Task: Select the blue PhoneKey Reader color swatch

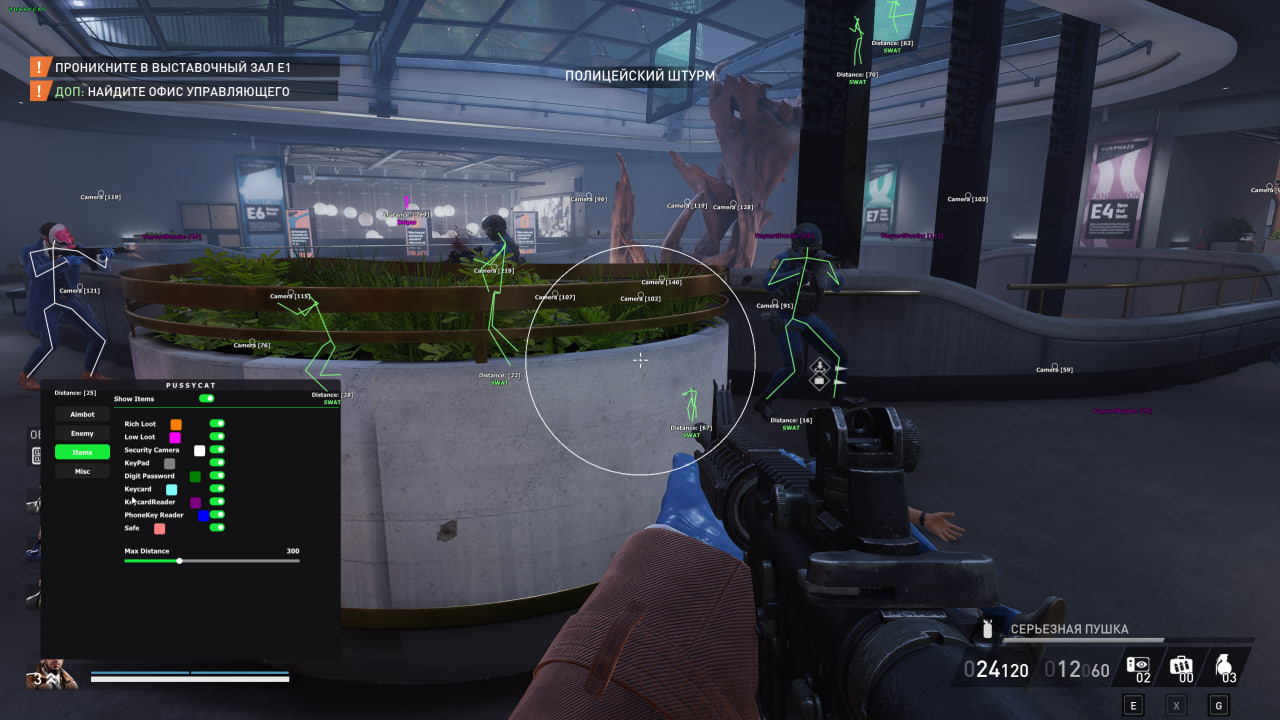Action: point(203,516)
